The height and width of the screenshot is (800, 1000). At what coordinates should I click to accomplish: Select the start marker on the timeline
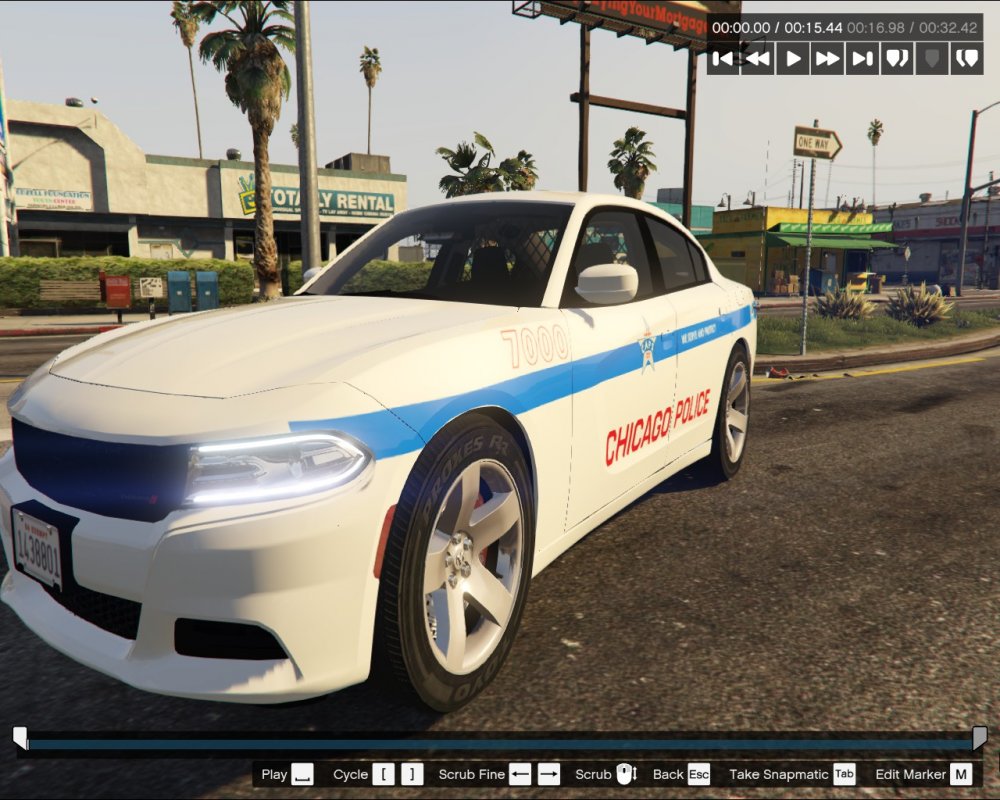click(20, 738)
